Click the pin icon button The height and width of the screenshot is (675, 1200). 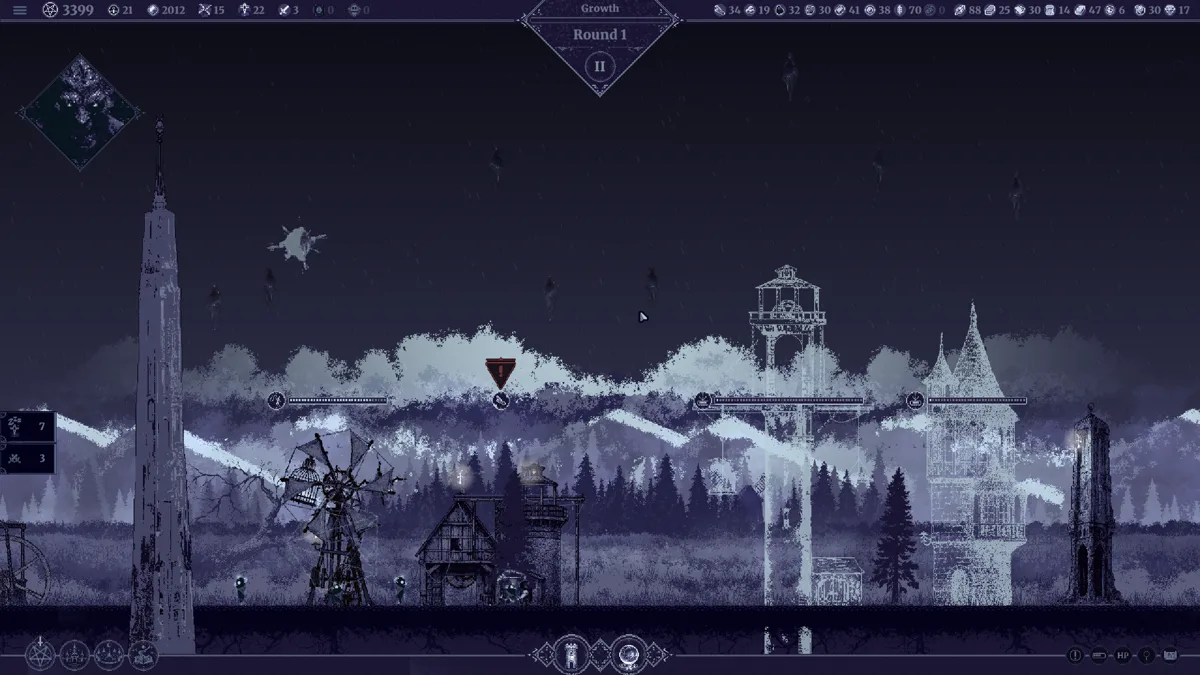click(x=1146, y=656)
